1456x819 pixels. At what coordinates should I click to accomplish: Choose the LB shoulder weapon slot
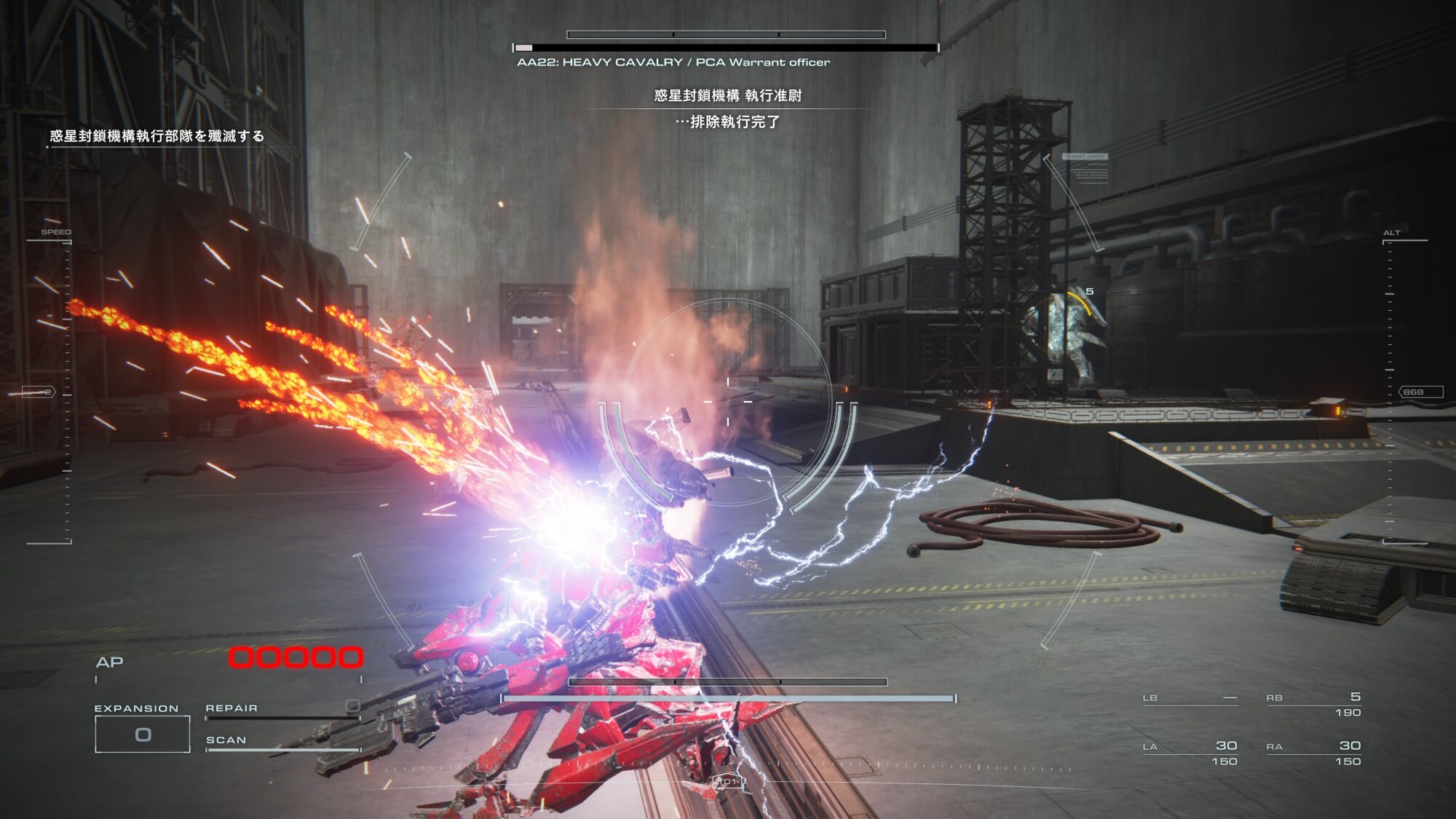click(x=1190, y=698)
